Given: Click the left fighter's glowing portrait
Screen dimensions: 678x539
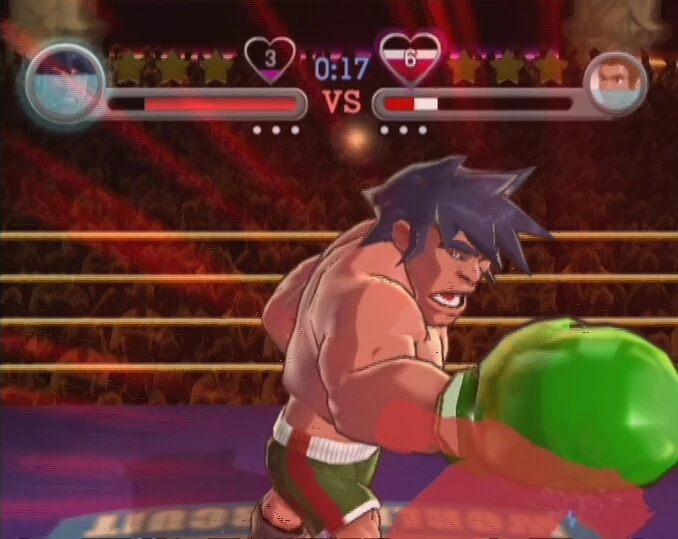Looking at the screenshot, I should [x=66, y=81].
